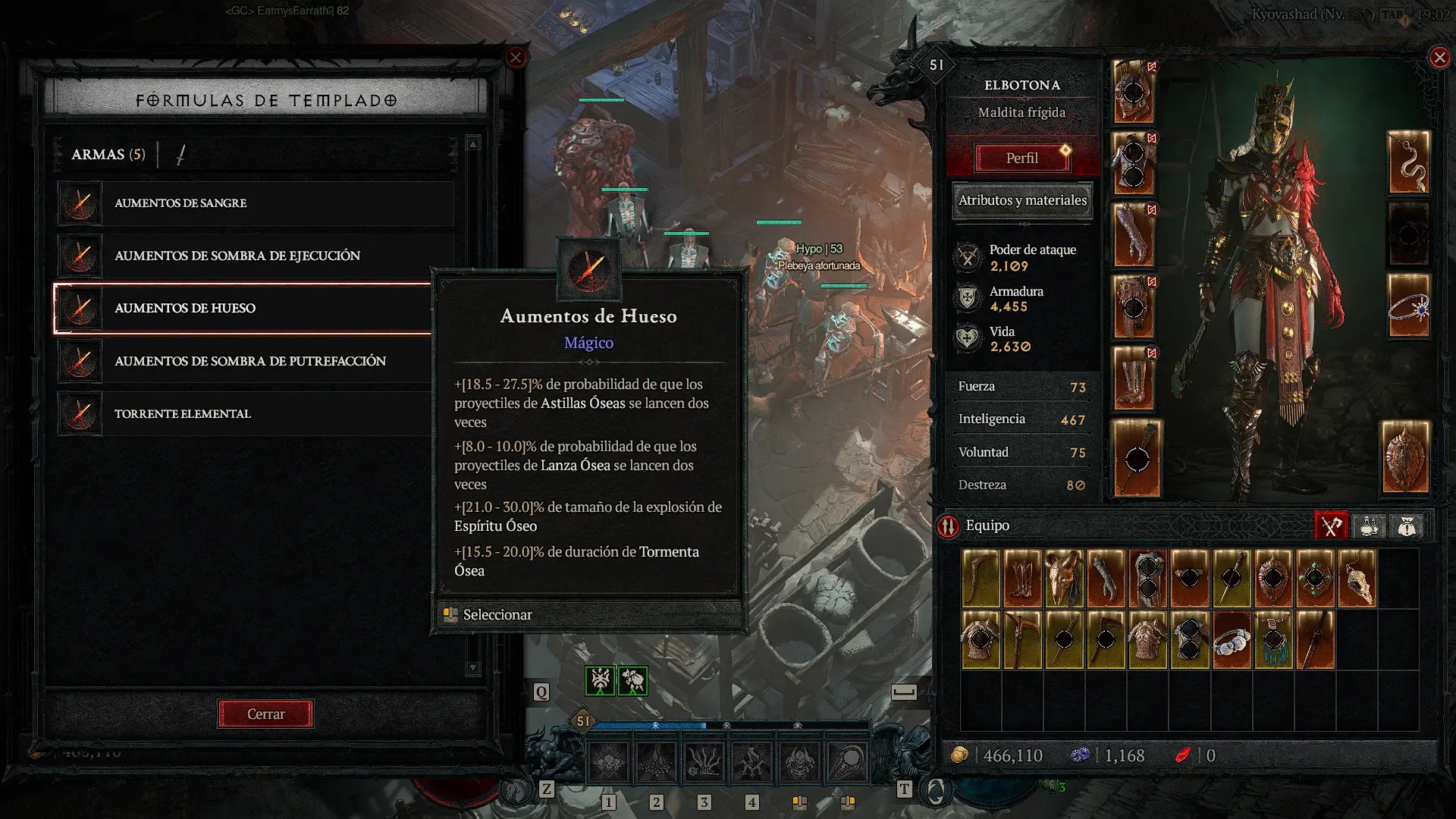
Task: Close the Fórmulas de Templado panel
Action: pyautogui.click(x=516, y=58)
